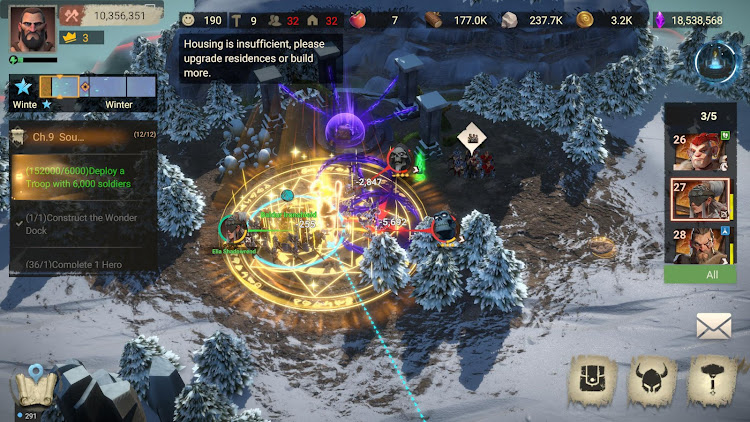The width and height of the screenshot is (750, 422).
Task: Tap the glowing blue circular beacon icon
Action: (x=715, y=61)
